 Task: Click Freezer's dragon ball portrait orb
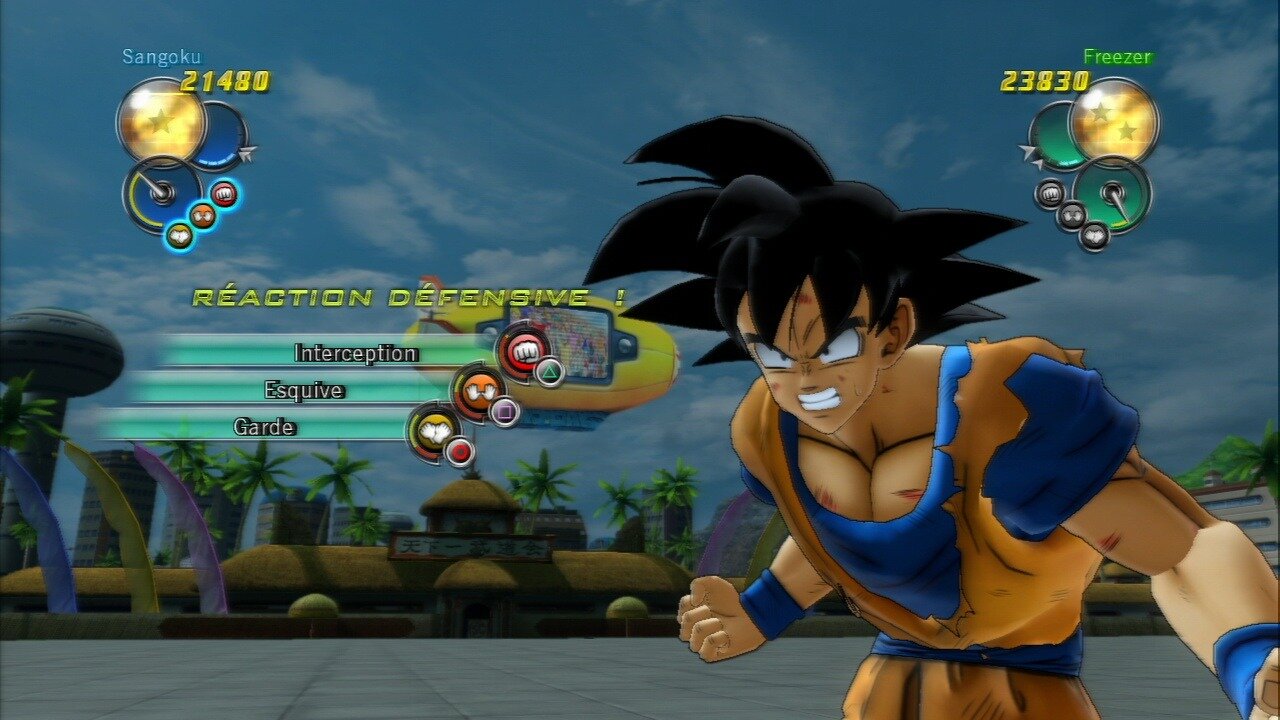(1113, 123)
